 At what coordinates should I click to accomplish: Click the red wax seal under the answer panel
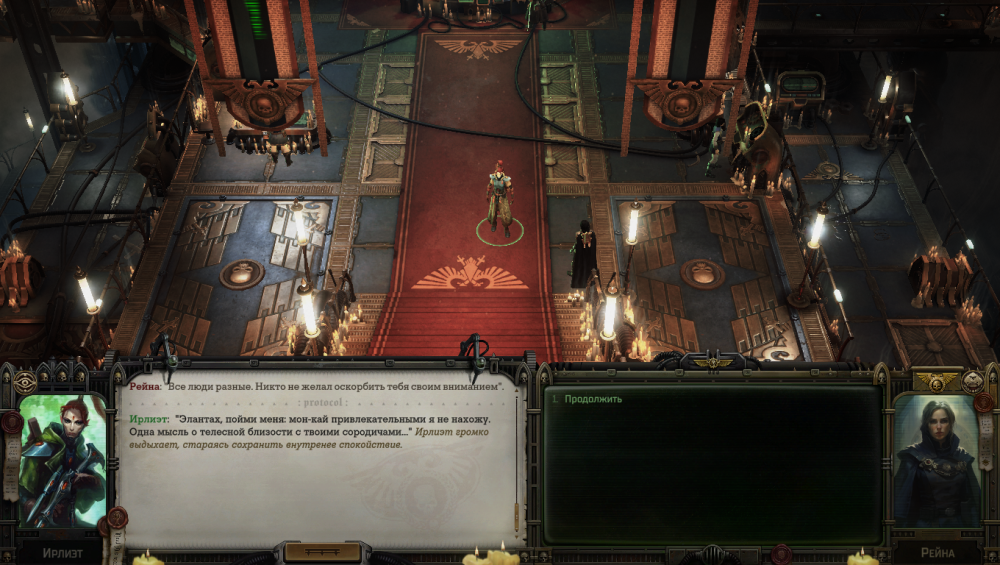coord(781,553)
